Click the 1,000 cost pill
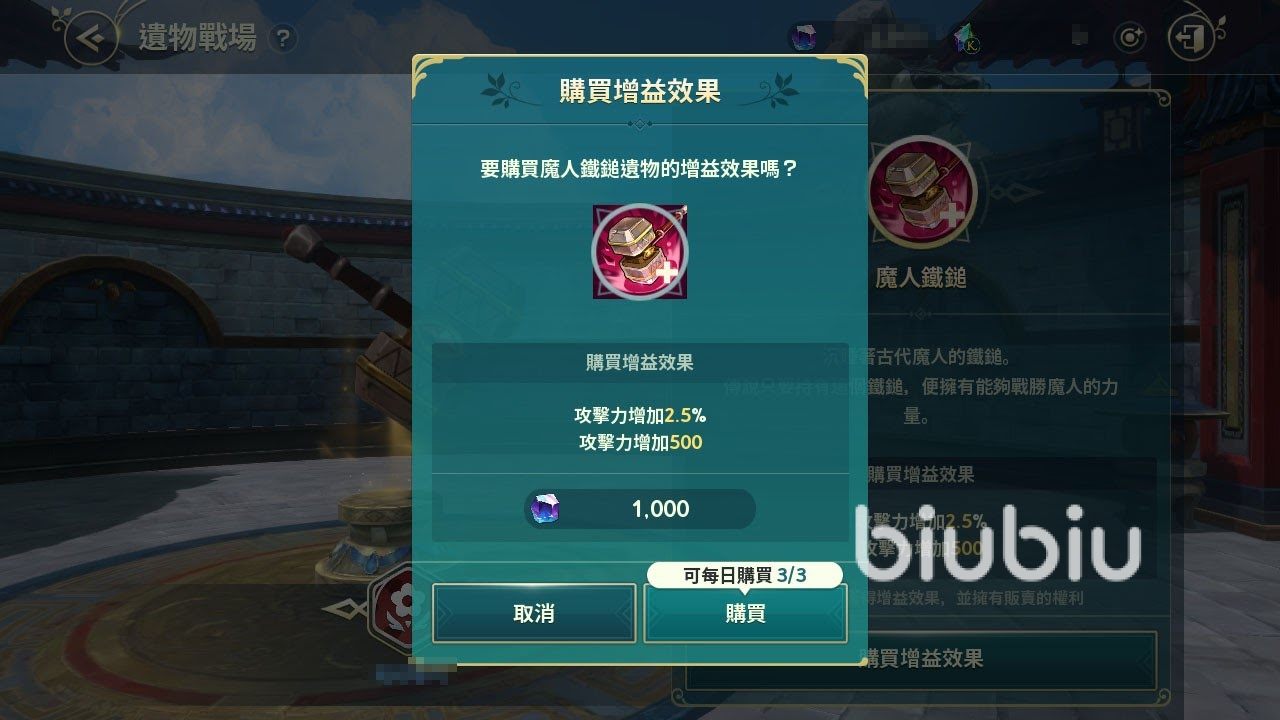 (639, 510)
